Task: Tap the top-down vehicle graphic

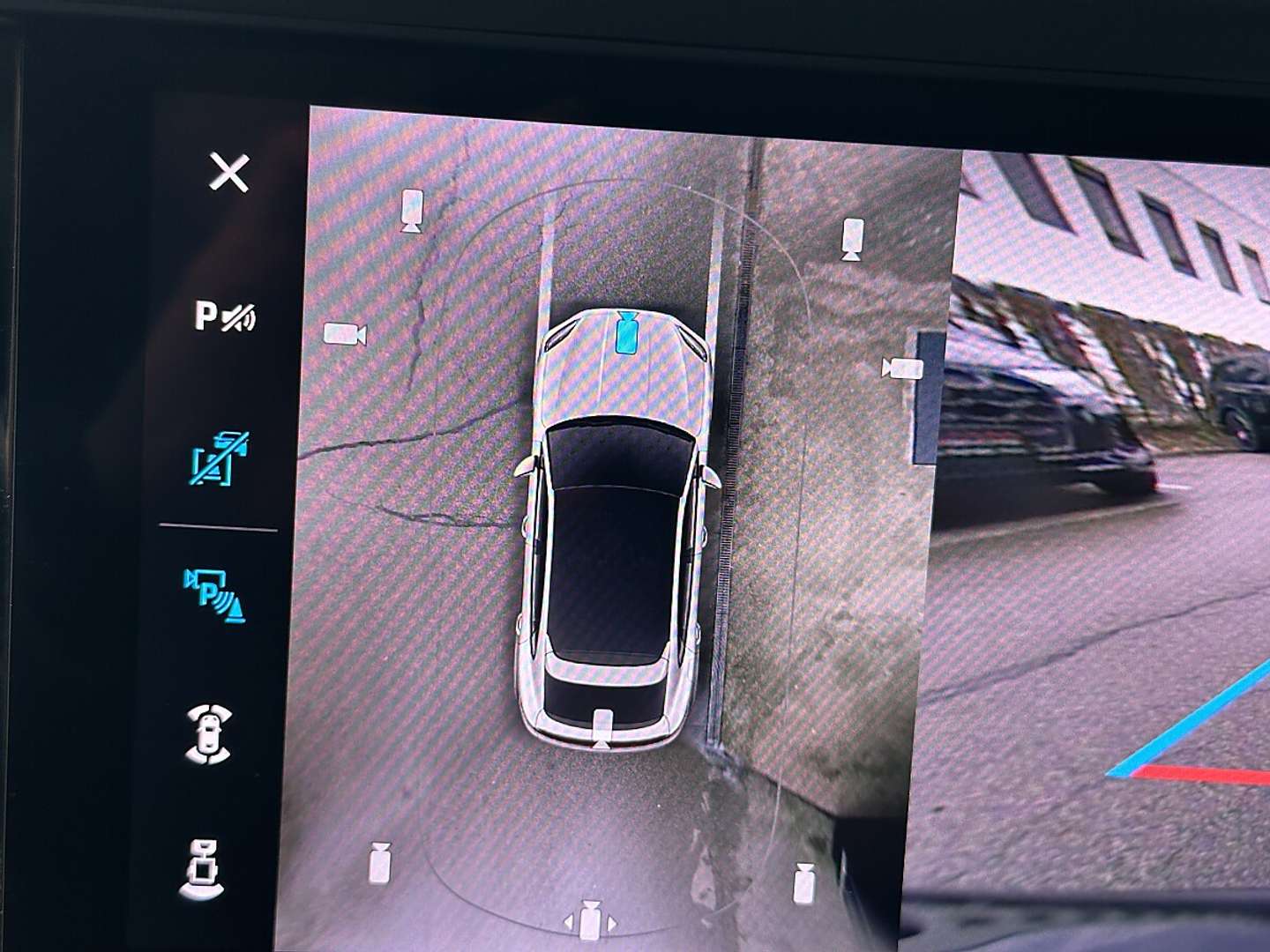Action: [x=617, y=529]
